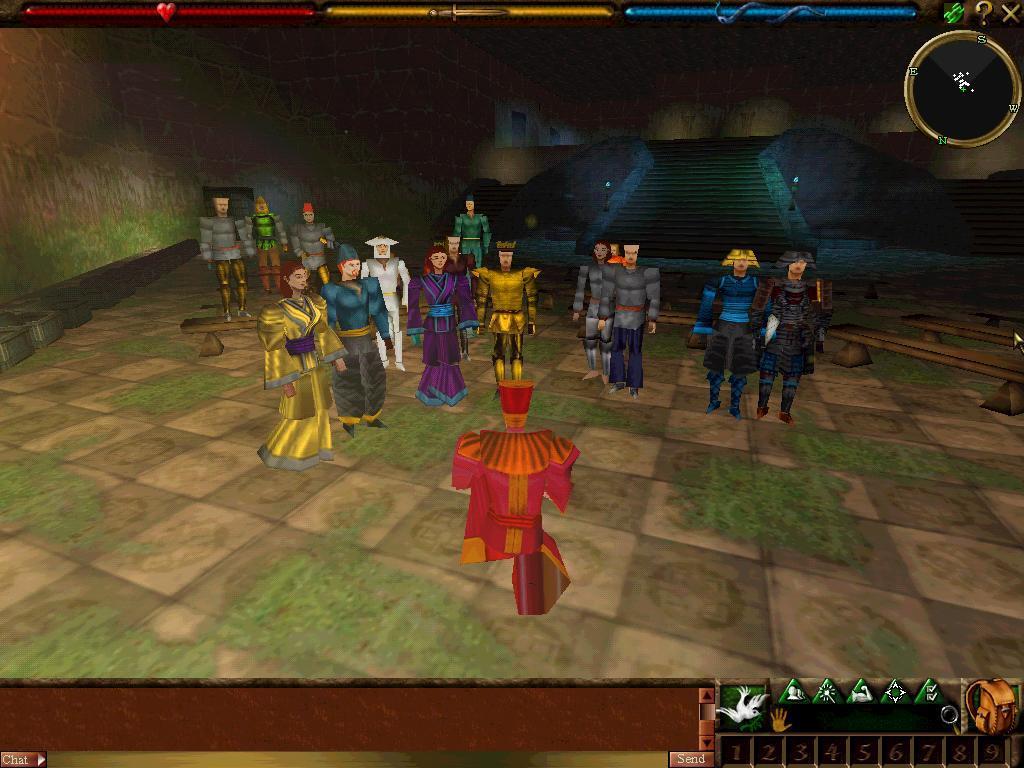
Task: Open the character portrait triangle tab
Action: click(793, 691)
